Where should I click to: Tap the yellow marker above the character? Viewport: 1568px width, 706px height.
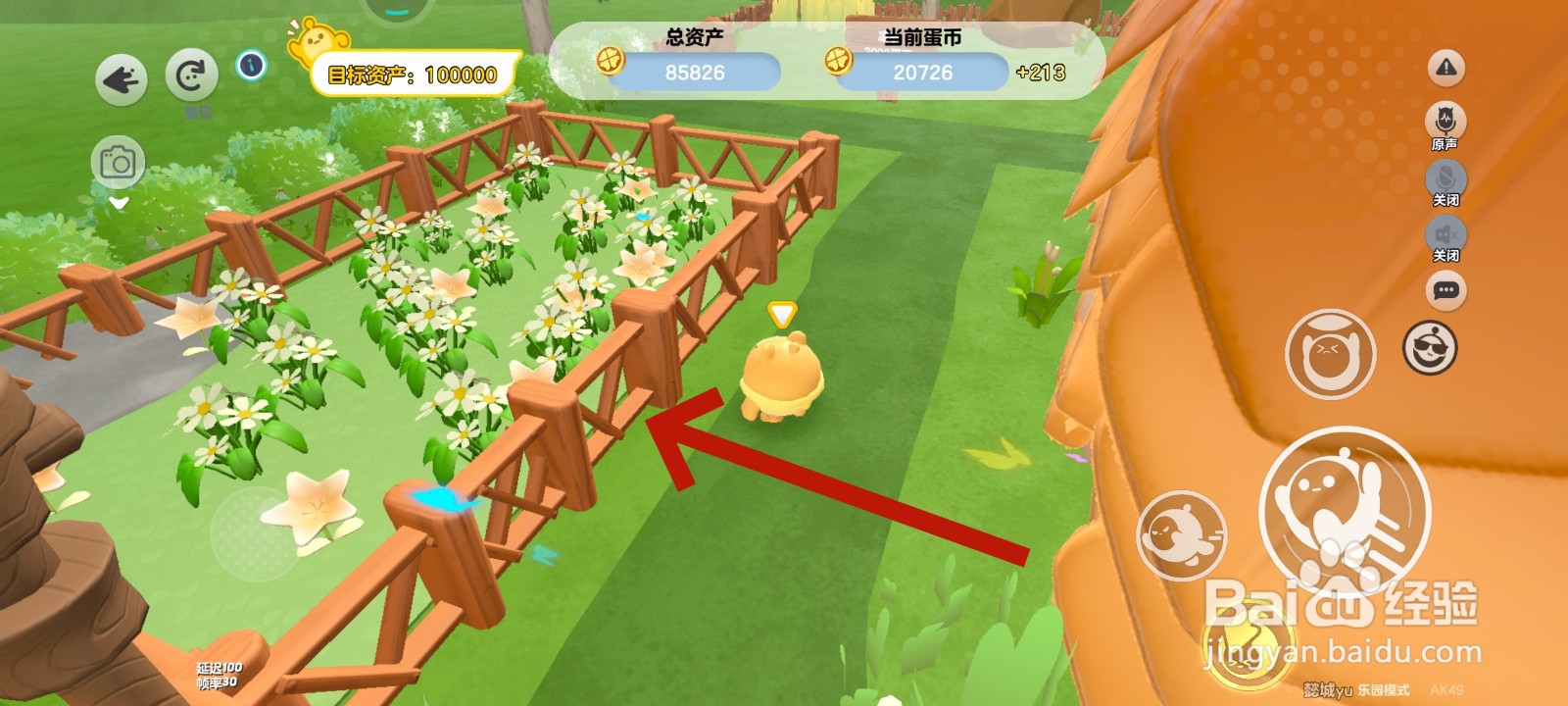(x=779, y=314)
